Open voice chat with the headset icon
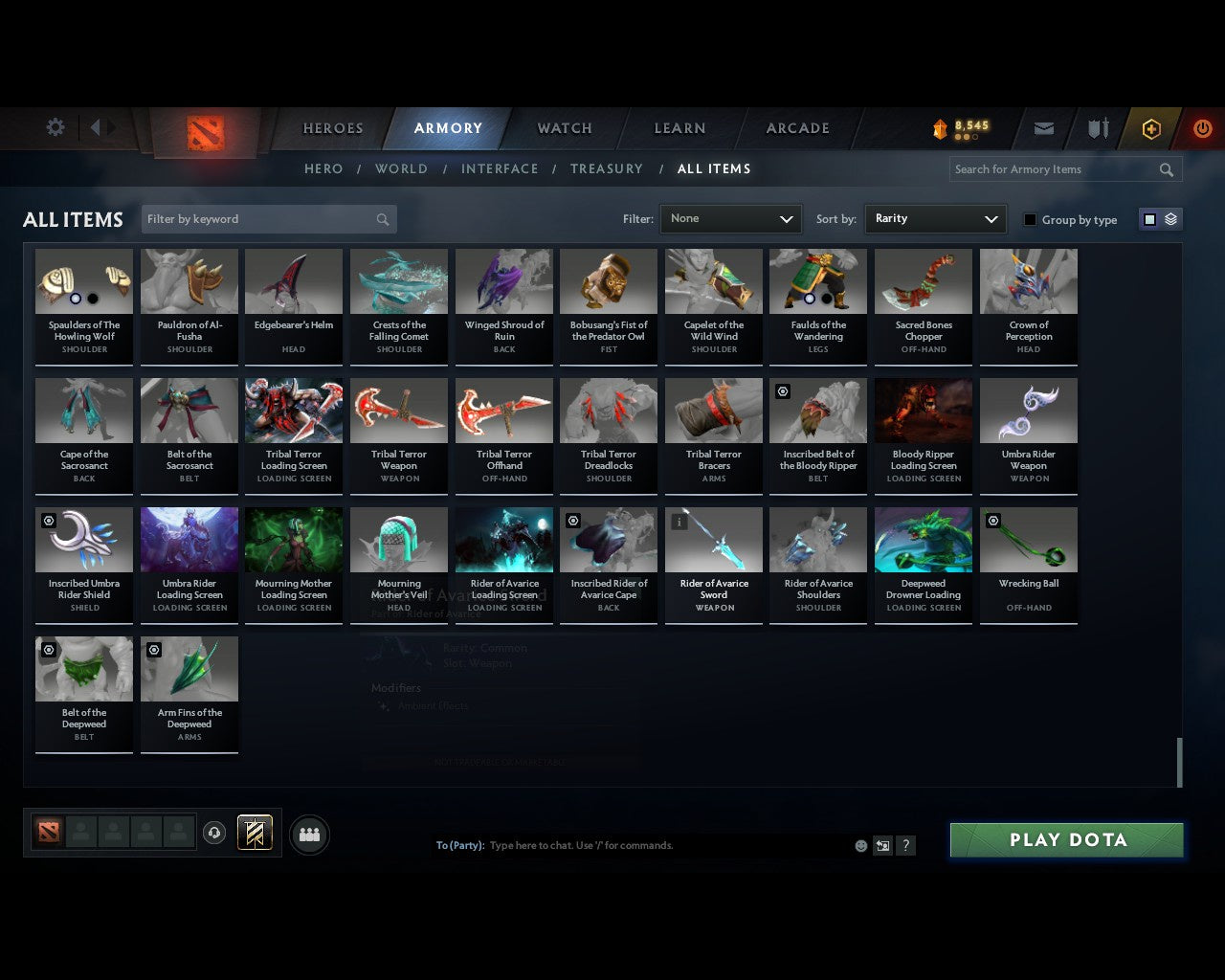 214,832
